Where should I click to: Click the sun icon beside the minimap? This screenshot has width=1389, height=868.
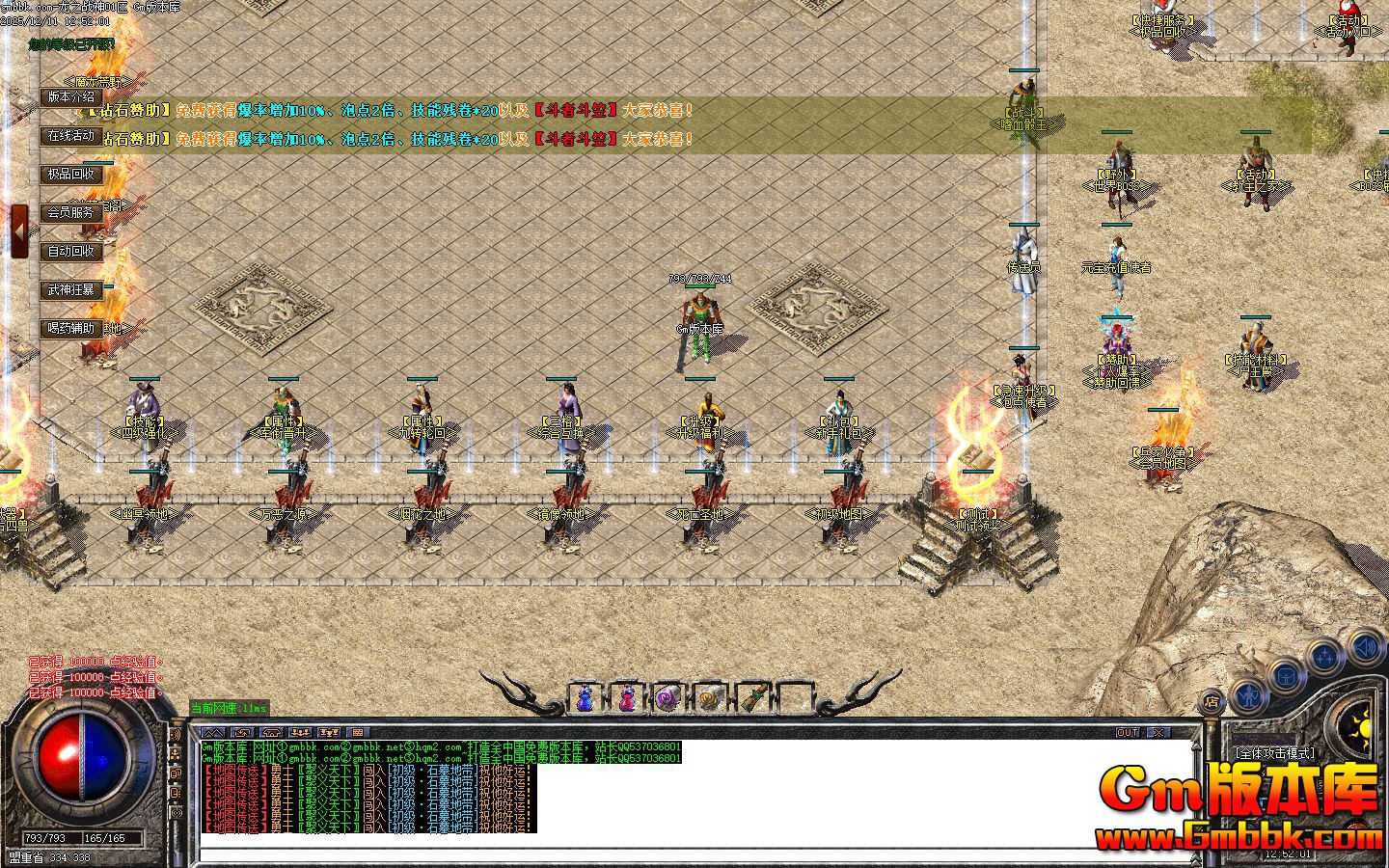1363,728
